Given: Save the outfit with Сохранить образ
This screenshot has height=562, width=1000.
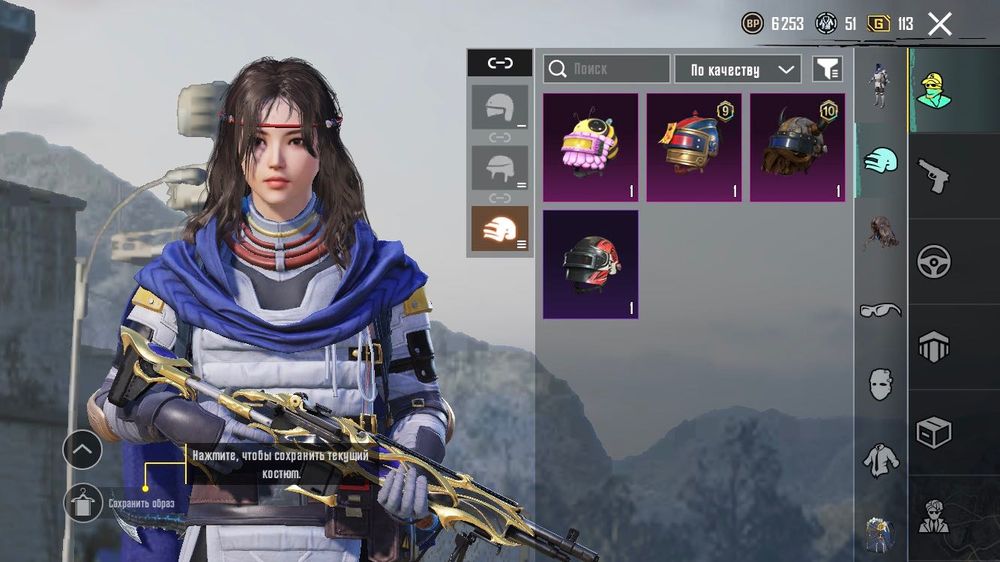Looking at the screenshot, I should [84, 503].
